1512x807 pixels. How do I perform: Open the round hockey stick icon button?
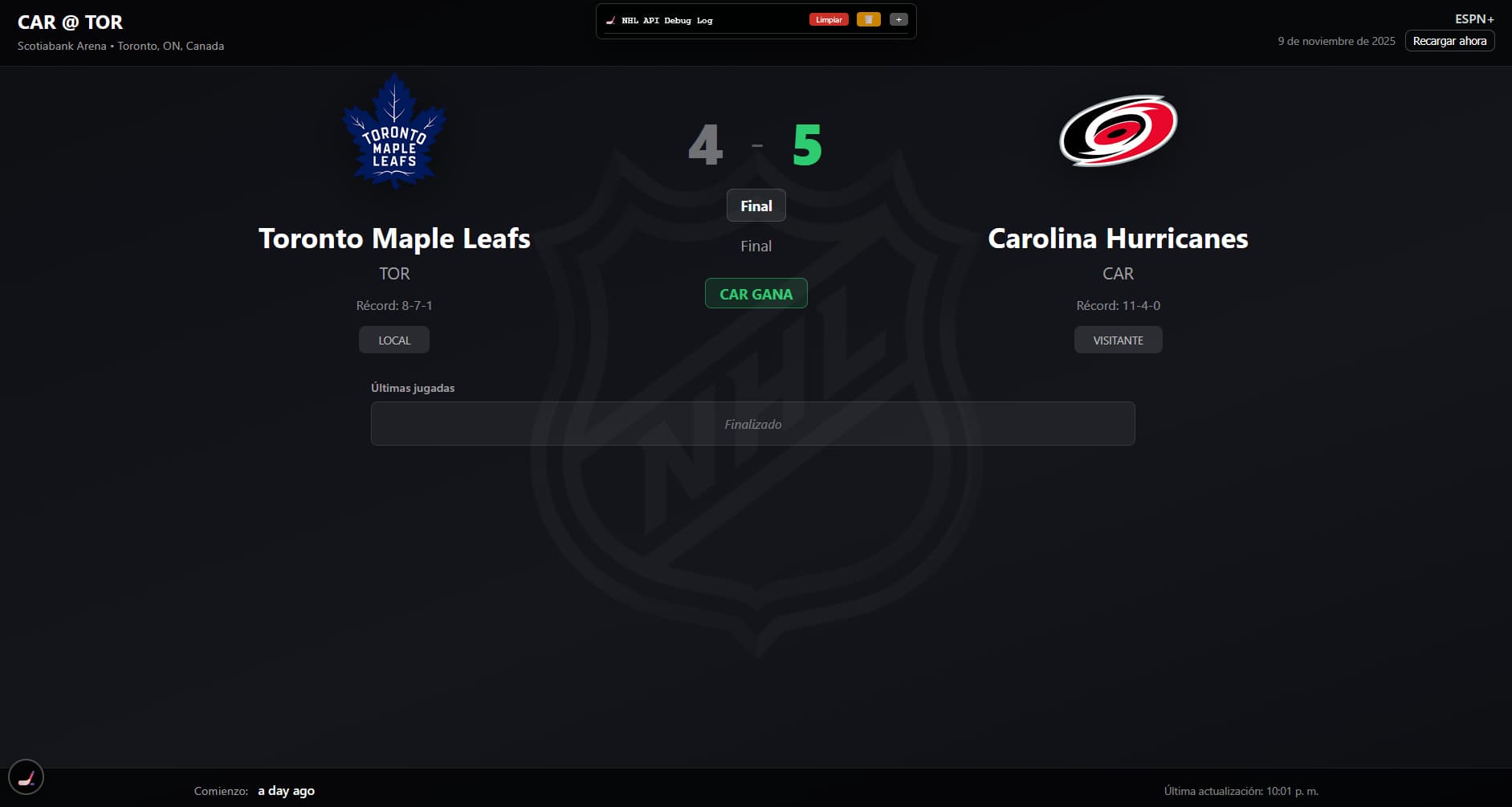click(x=26, y=777)
